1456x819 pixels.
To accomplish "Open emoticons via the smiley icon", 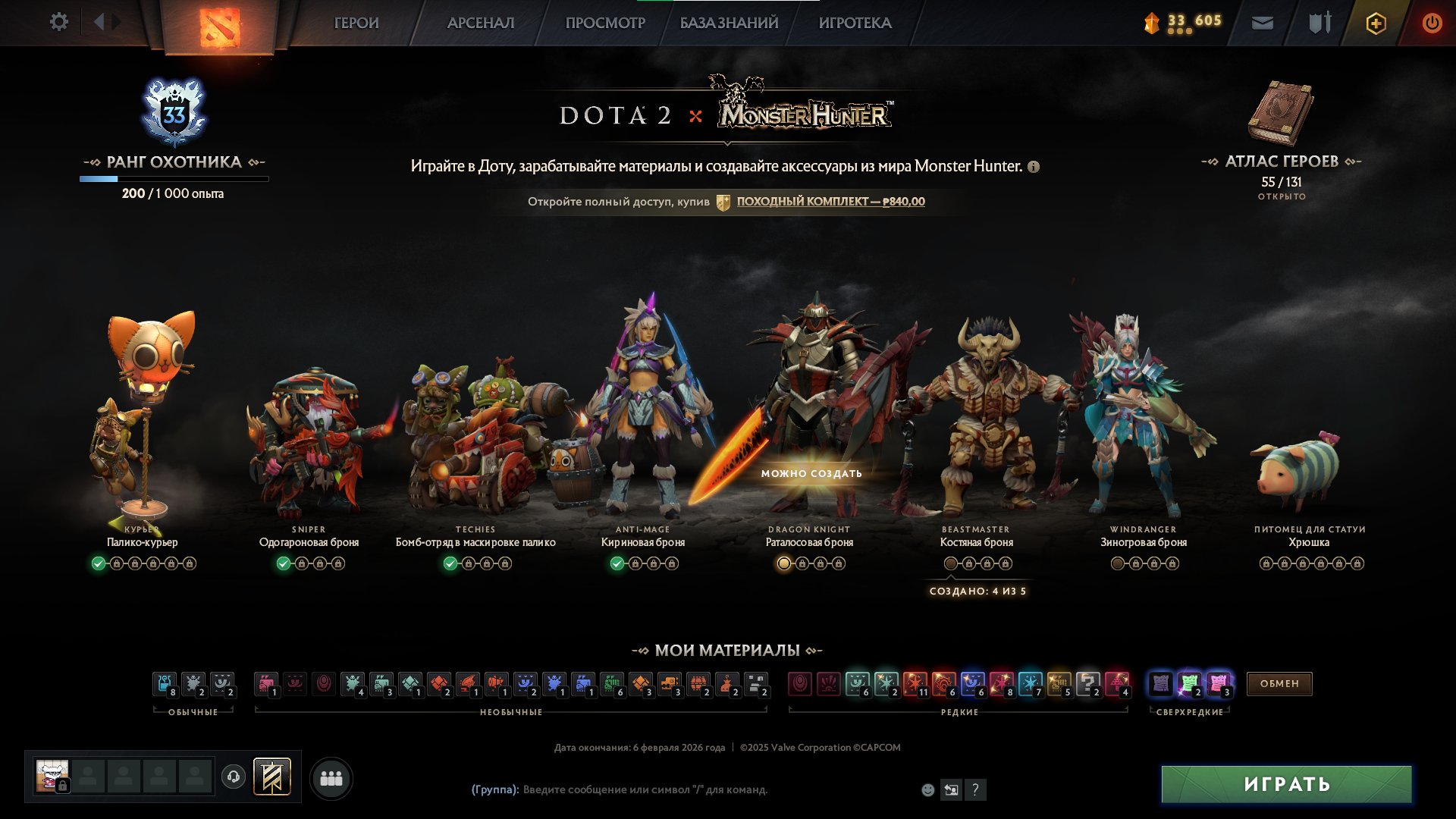I will click(927, 790).
